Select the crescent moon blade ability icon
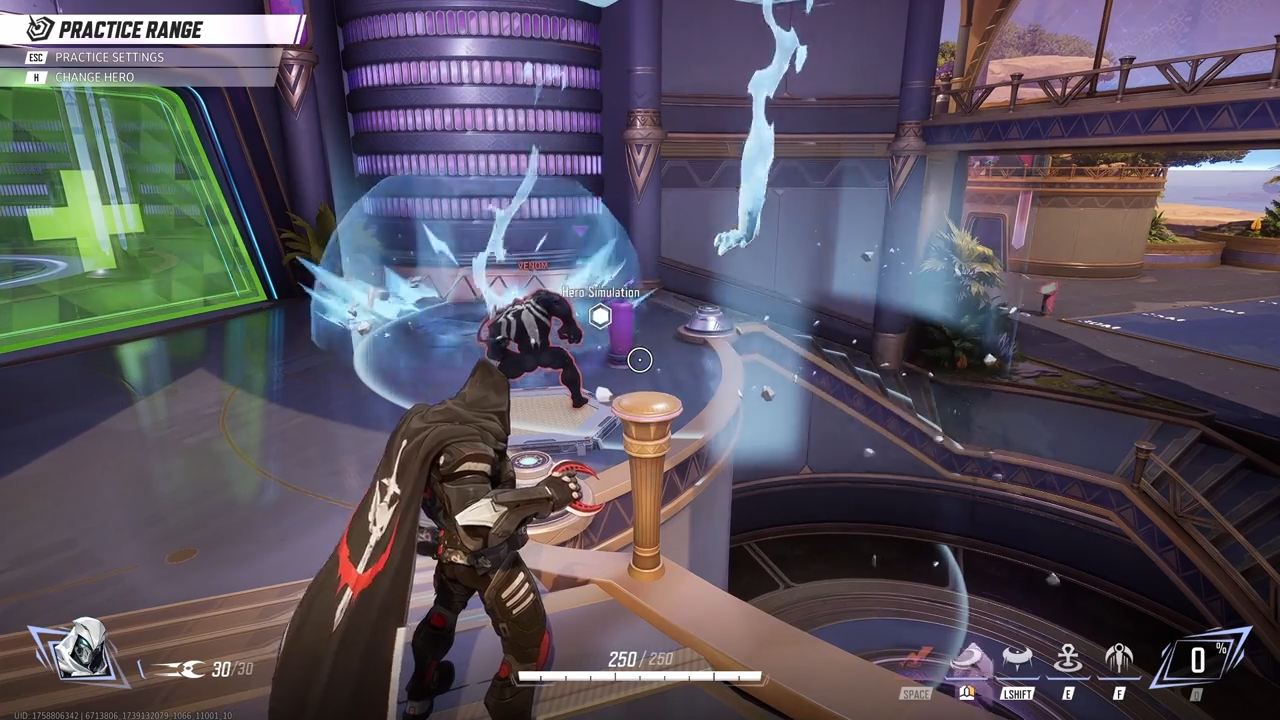1280x720 pixels. [967, 660]
